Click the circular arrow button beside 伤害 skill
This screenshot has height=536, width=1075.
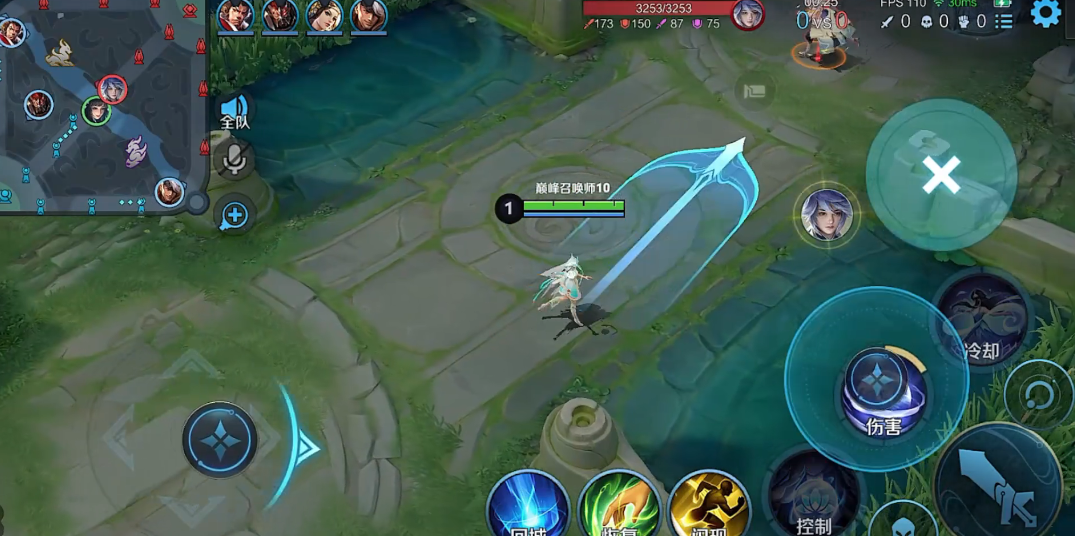click(1038, 394)
